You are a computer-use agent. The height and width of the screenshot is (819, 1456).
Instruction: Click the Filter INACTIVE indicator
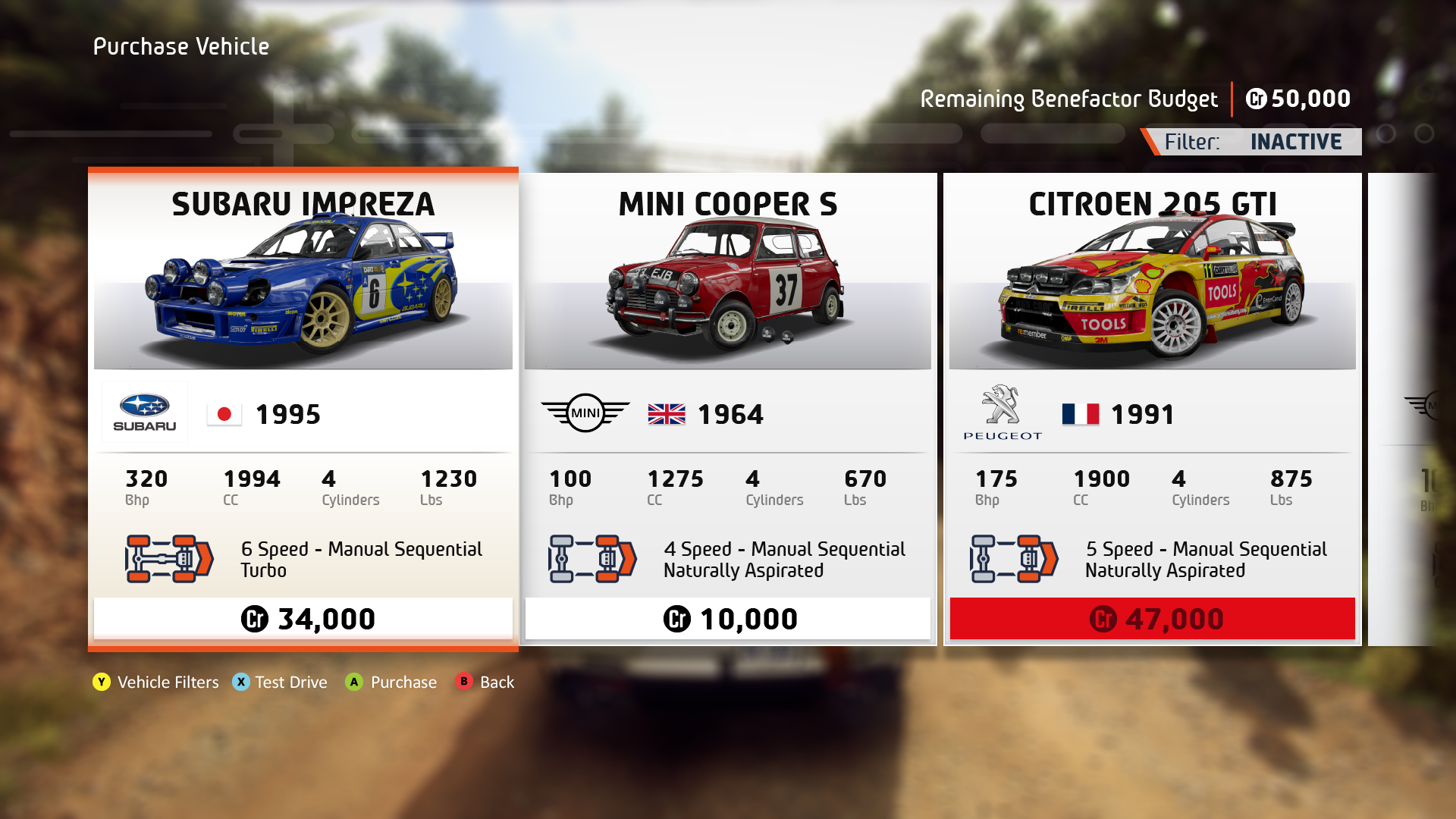[x=1255, y=142]
